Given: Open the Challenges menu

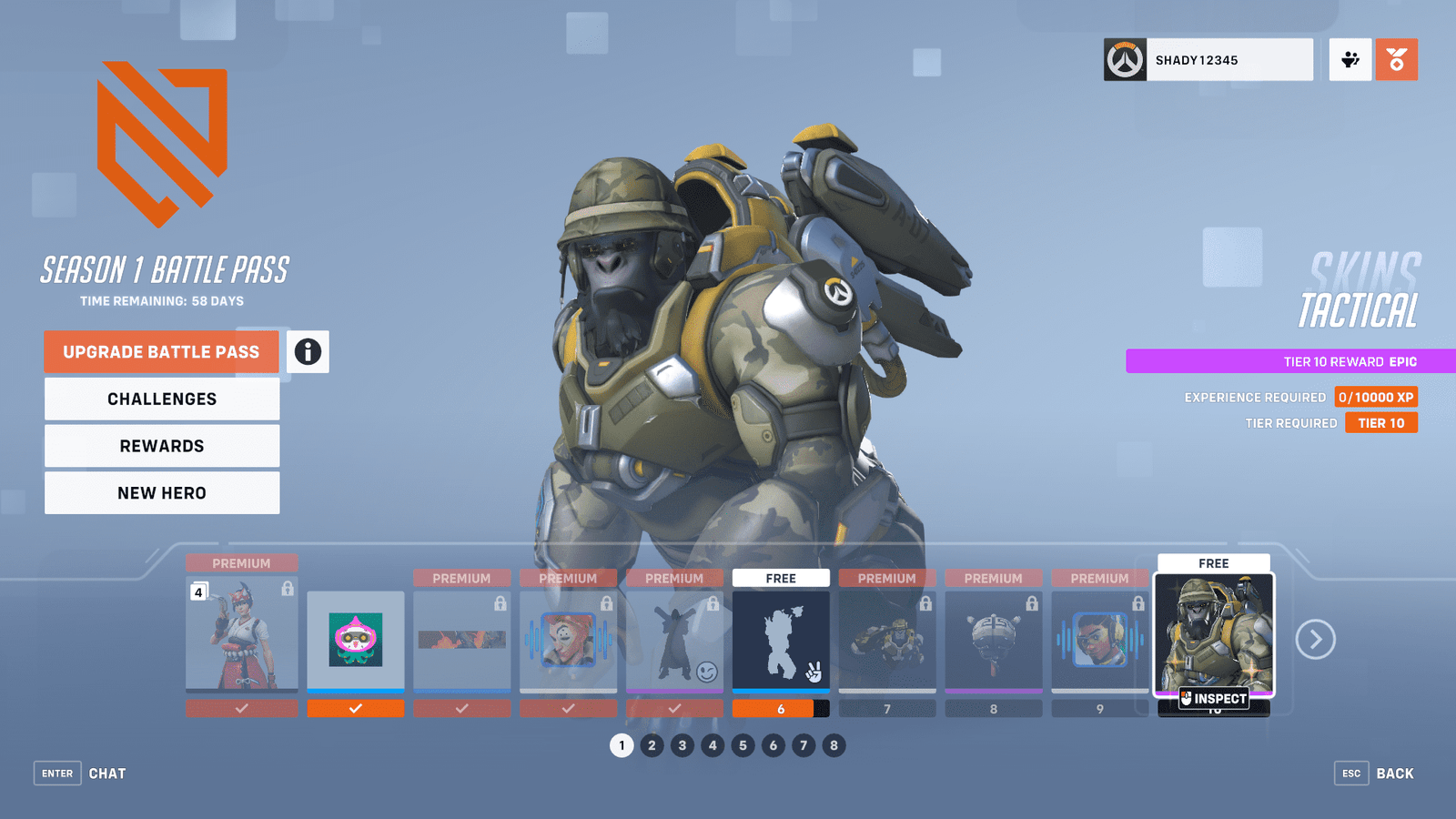Looking at the screenshot, I should pos(162,399).
